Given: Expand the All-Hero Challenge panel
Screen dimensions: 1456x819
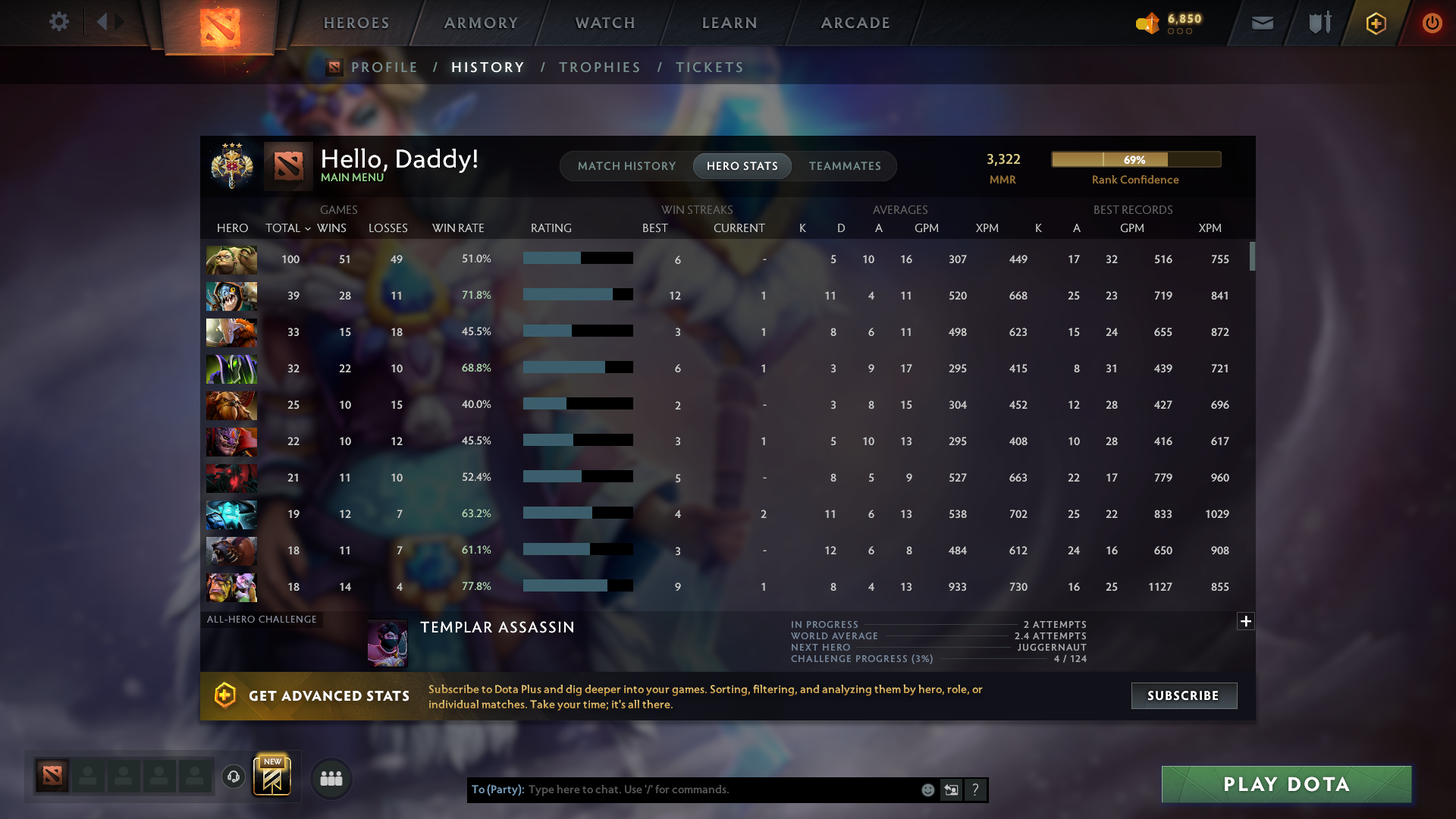Looking at the screenshot, I should [1246, 621].
